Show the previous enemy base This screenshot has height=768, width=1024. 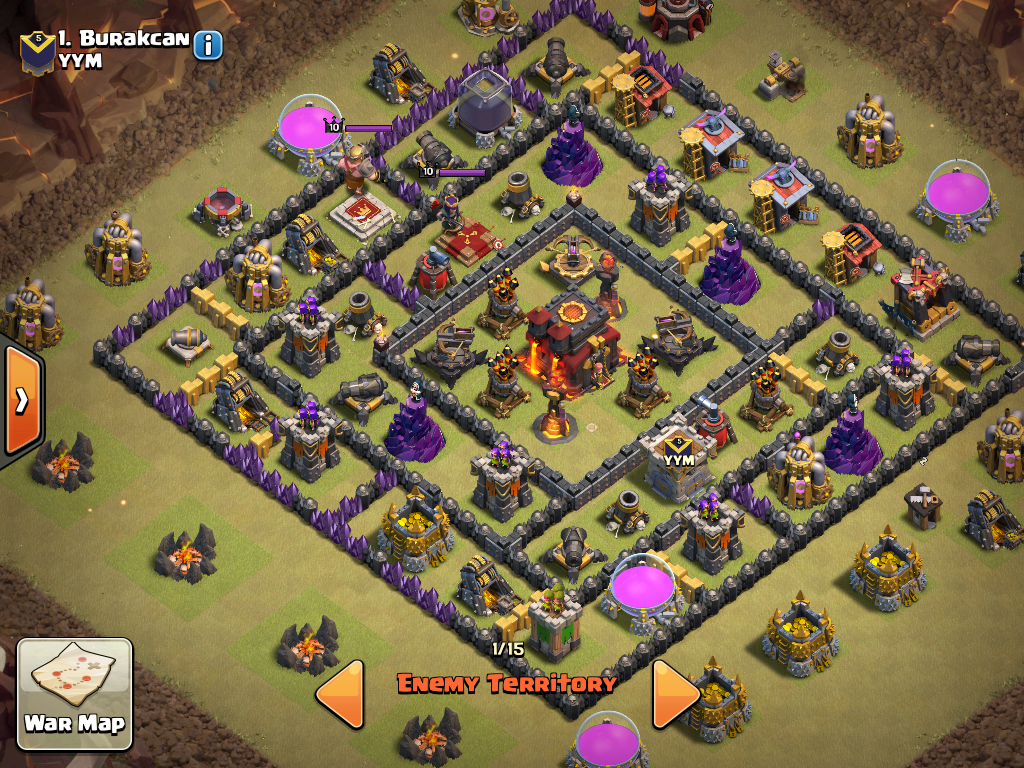point(339,692)
